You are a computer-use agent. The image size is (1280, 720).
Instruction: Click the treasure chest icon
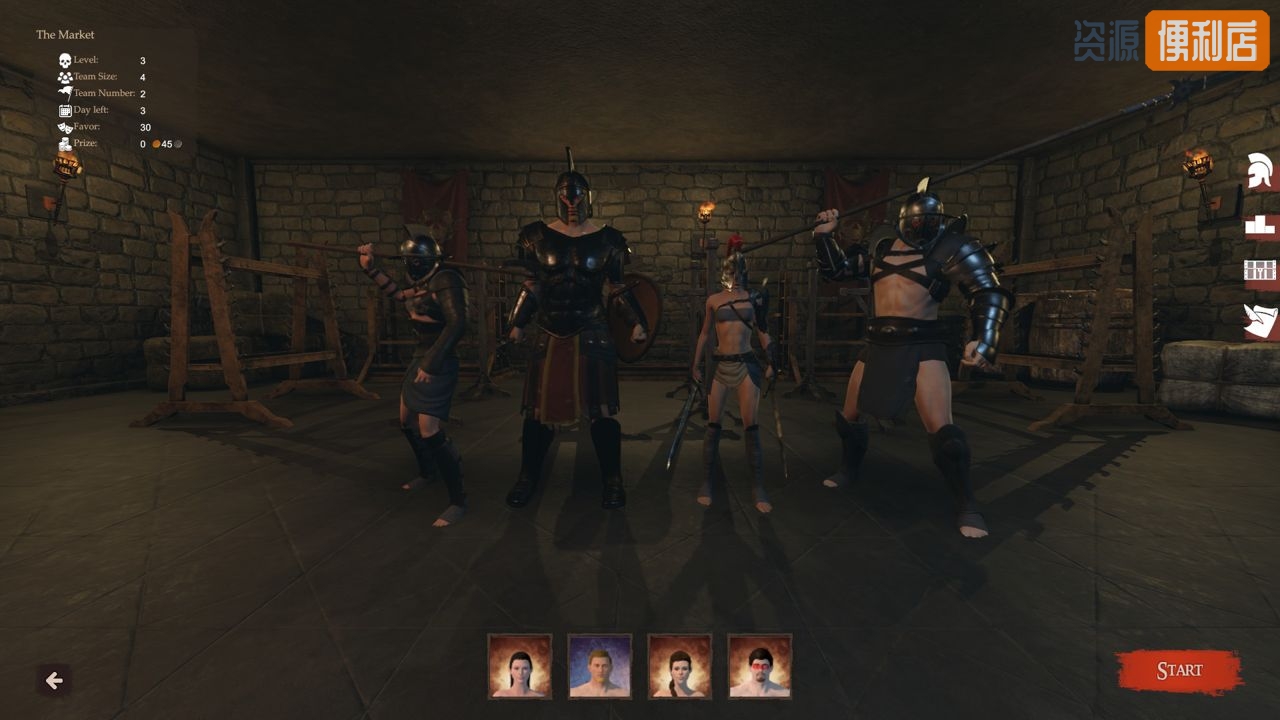pyautogui.click(x=1260, y=271)
